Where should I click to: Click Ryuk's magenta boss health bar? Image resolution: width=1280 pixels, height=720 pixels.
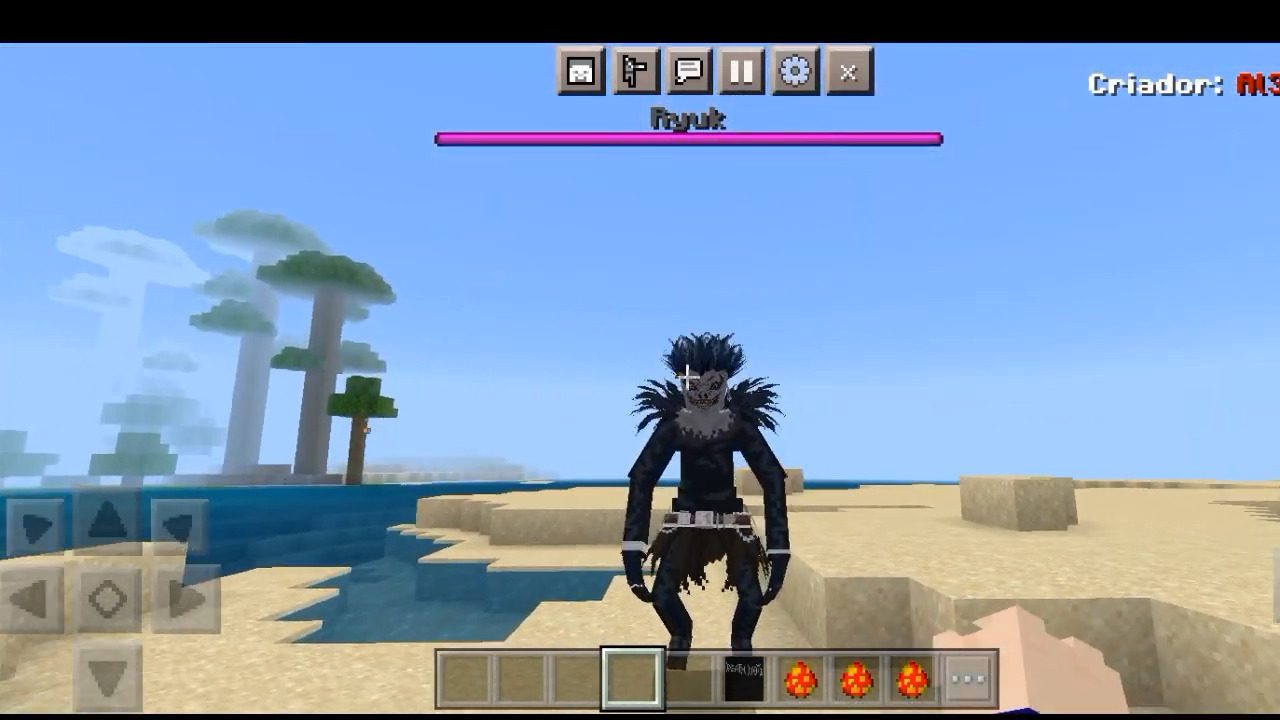pyautogui.click(x=687, y=137)
